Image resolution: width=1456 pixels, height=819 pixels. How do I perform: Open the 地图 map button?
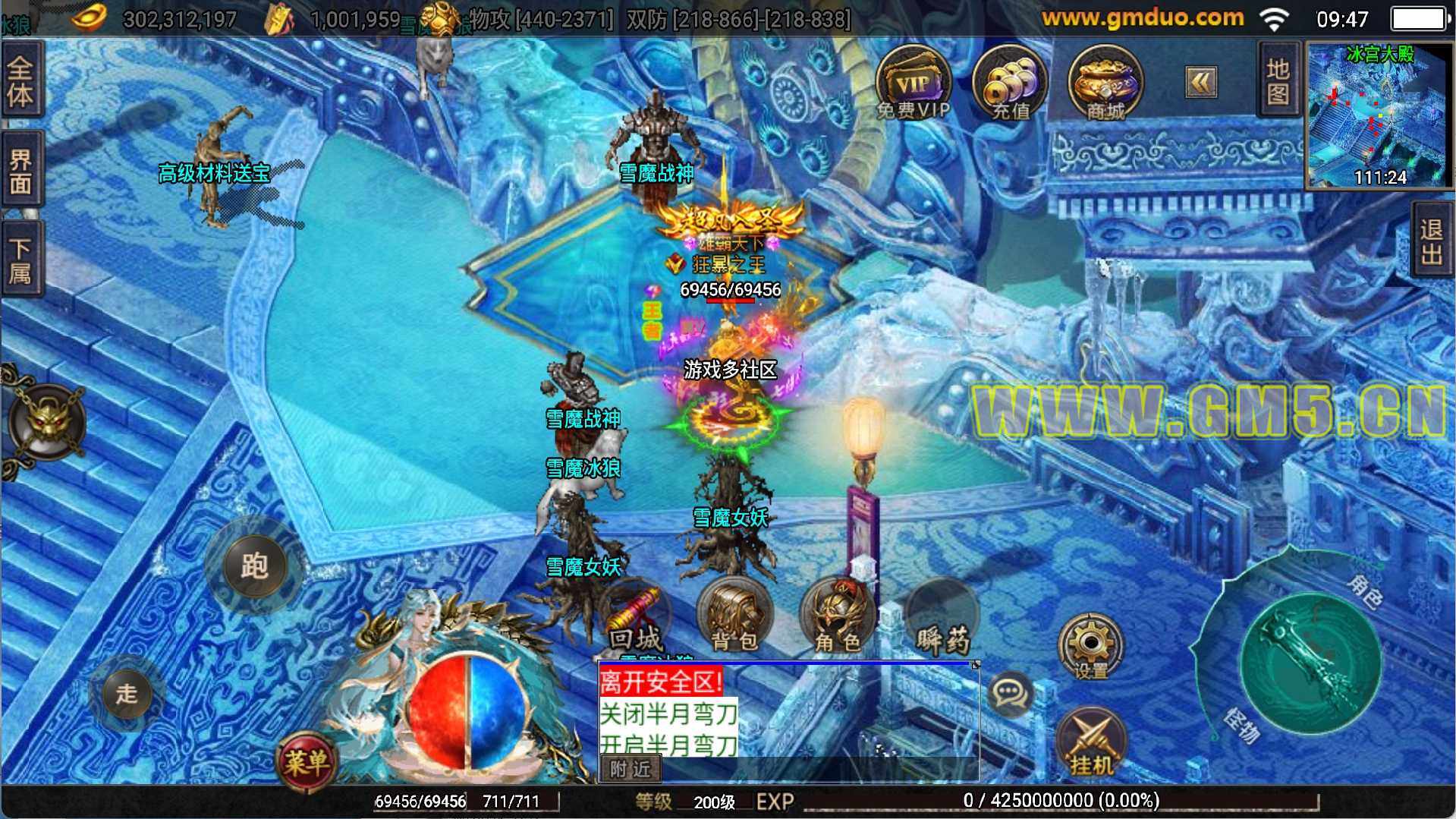pos(1278,81)
